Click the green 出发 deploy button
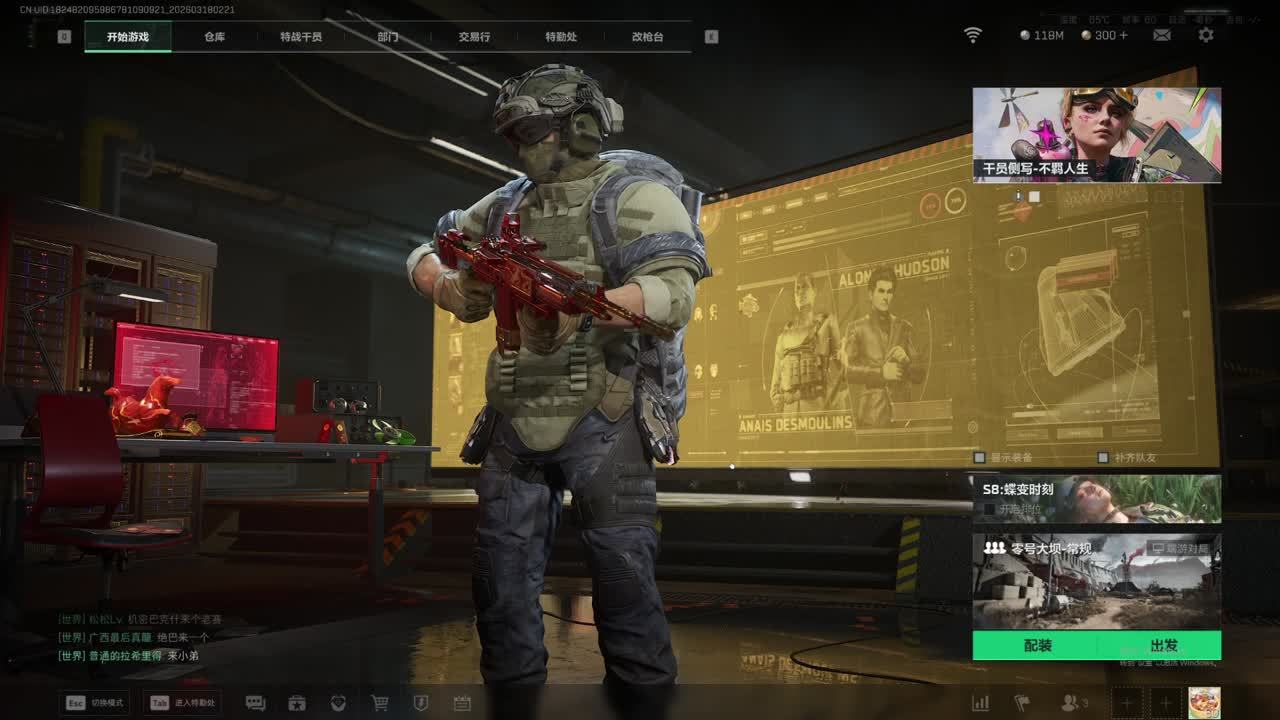The height and width of the screenshot is (720, 1280). (x=1164, y=646)
